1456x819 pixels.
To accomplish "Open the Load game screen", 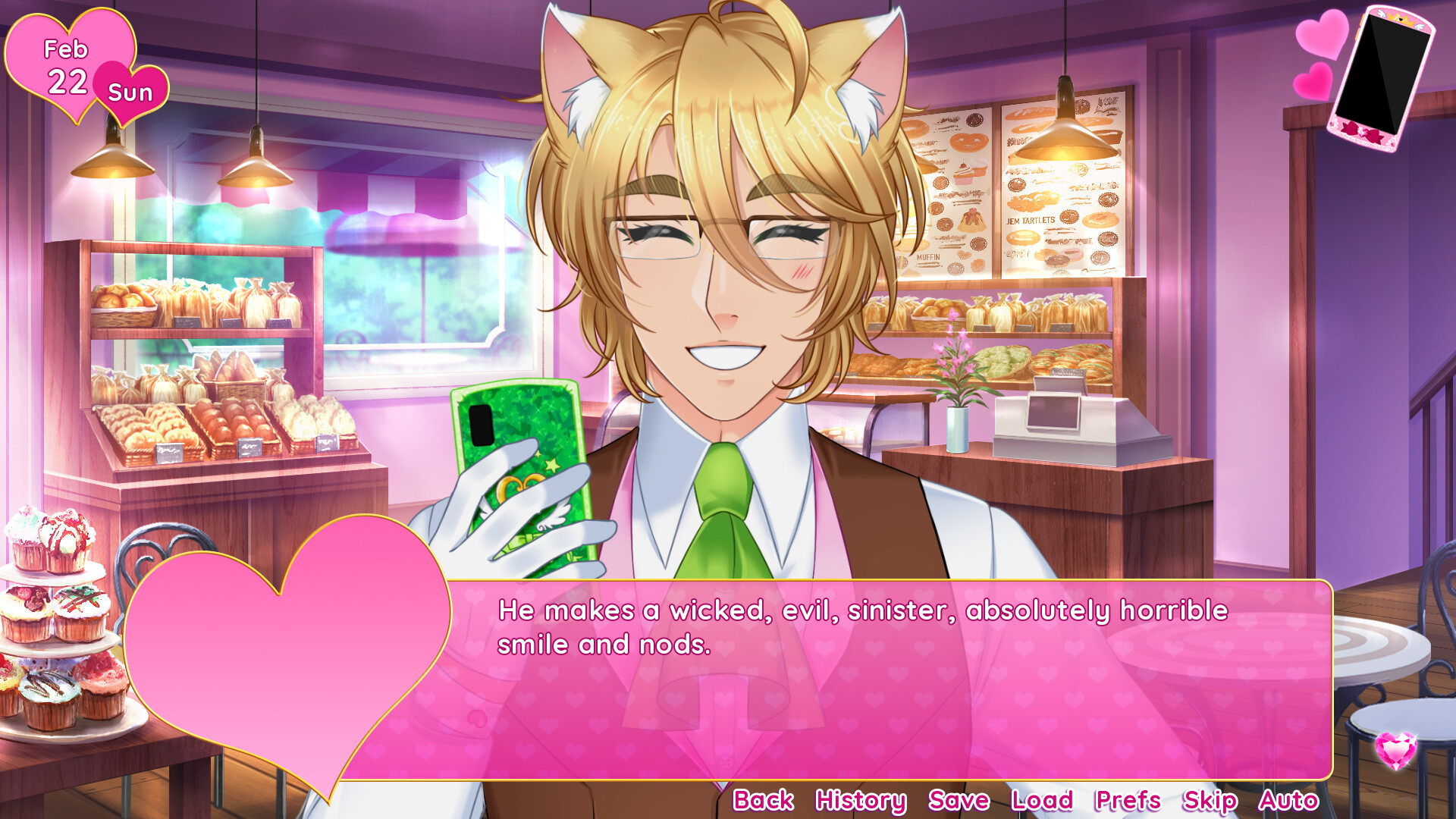I will coord(1042,800).
